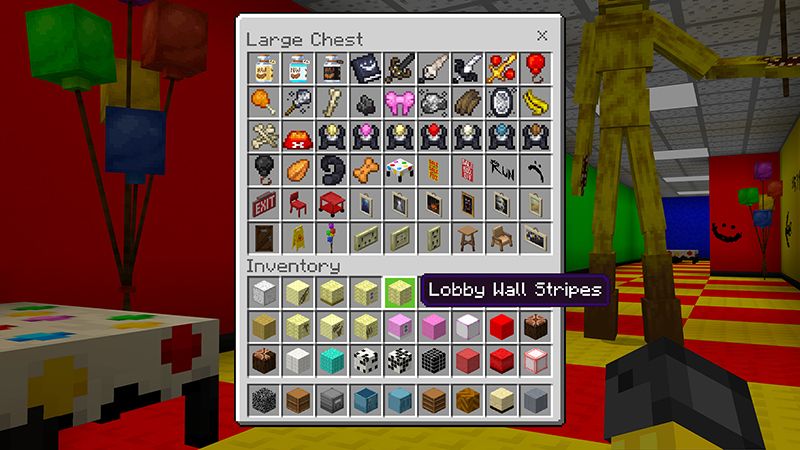Viewport: 800px width, 450px height.
Task: Select the crossed bones item
Action: [x=264, y=136]
